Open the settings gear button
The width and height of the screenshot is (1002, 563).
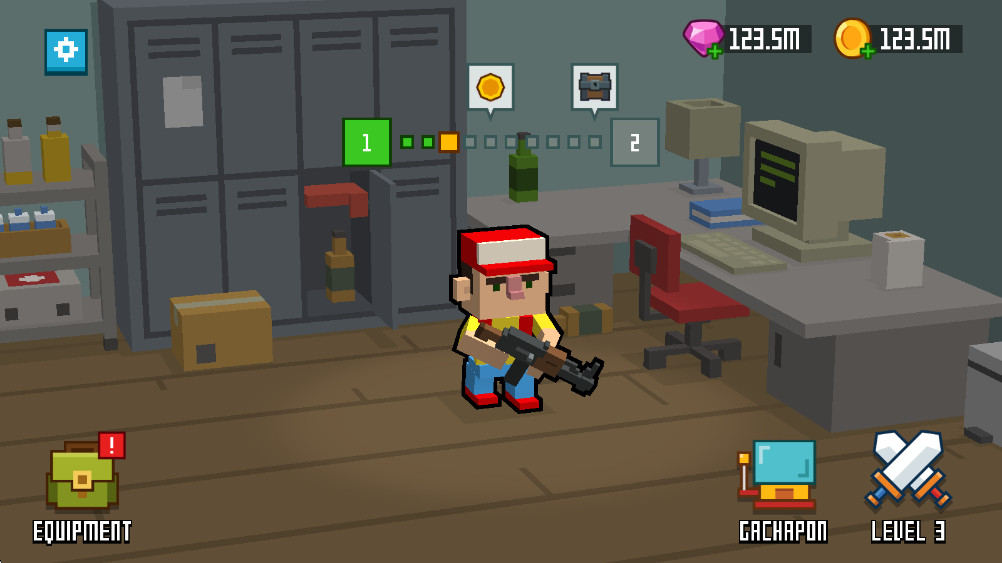[x=66, y=50]
